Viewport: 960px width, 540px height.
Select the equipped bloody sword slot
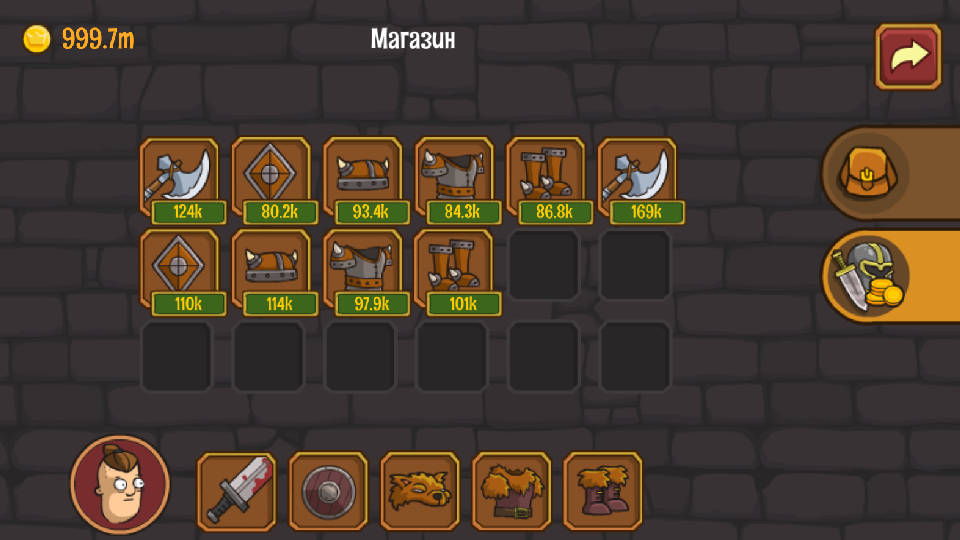(x=237, y=491)
